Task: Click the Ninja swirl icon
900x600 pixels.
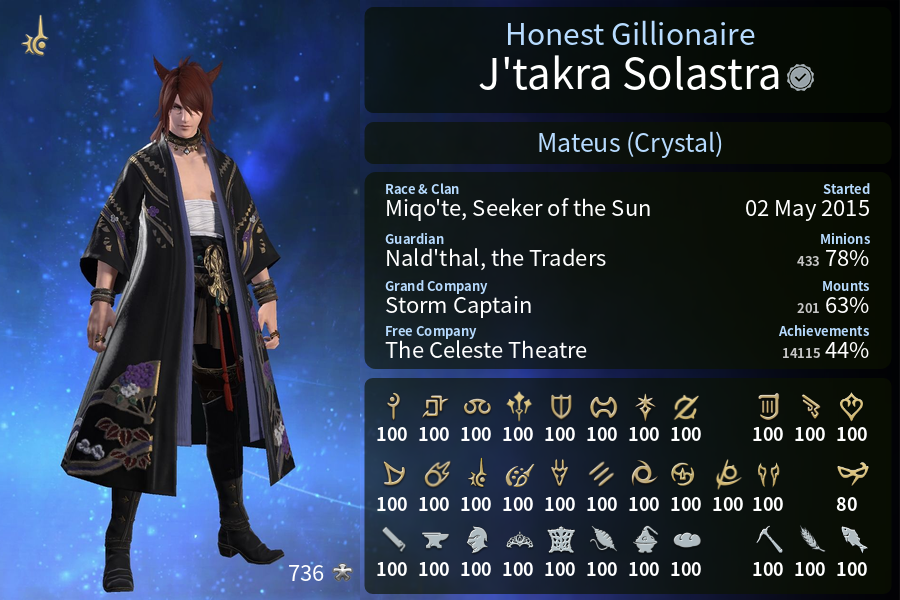Action: click(644, 473)
